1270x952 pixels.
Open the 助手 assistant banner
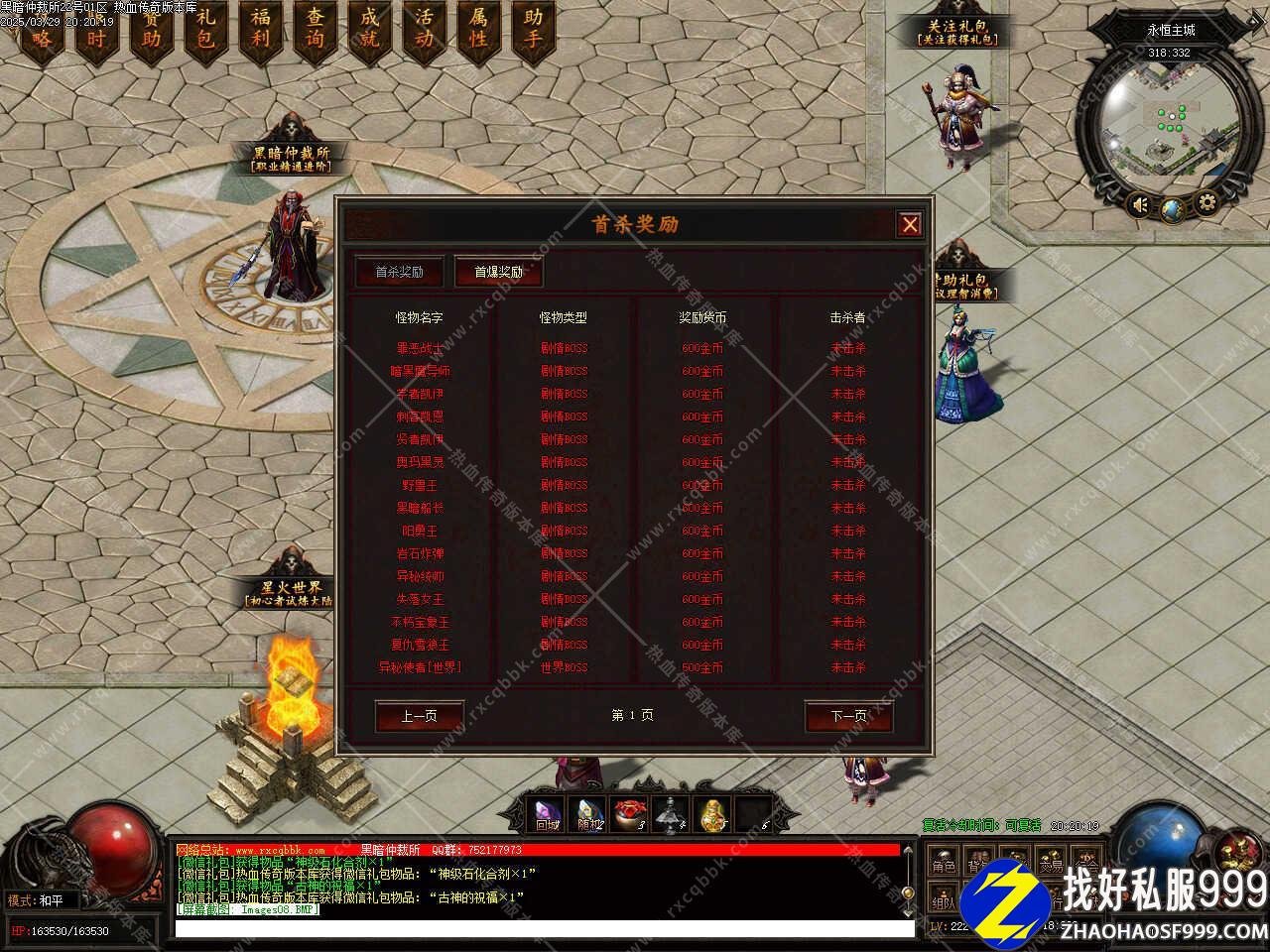(533, 30)
